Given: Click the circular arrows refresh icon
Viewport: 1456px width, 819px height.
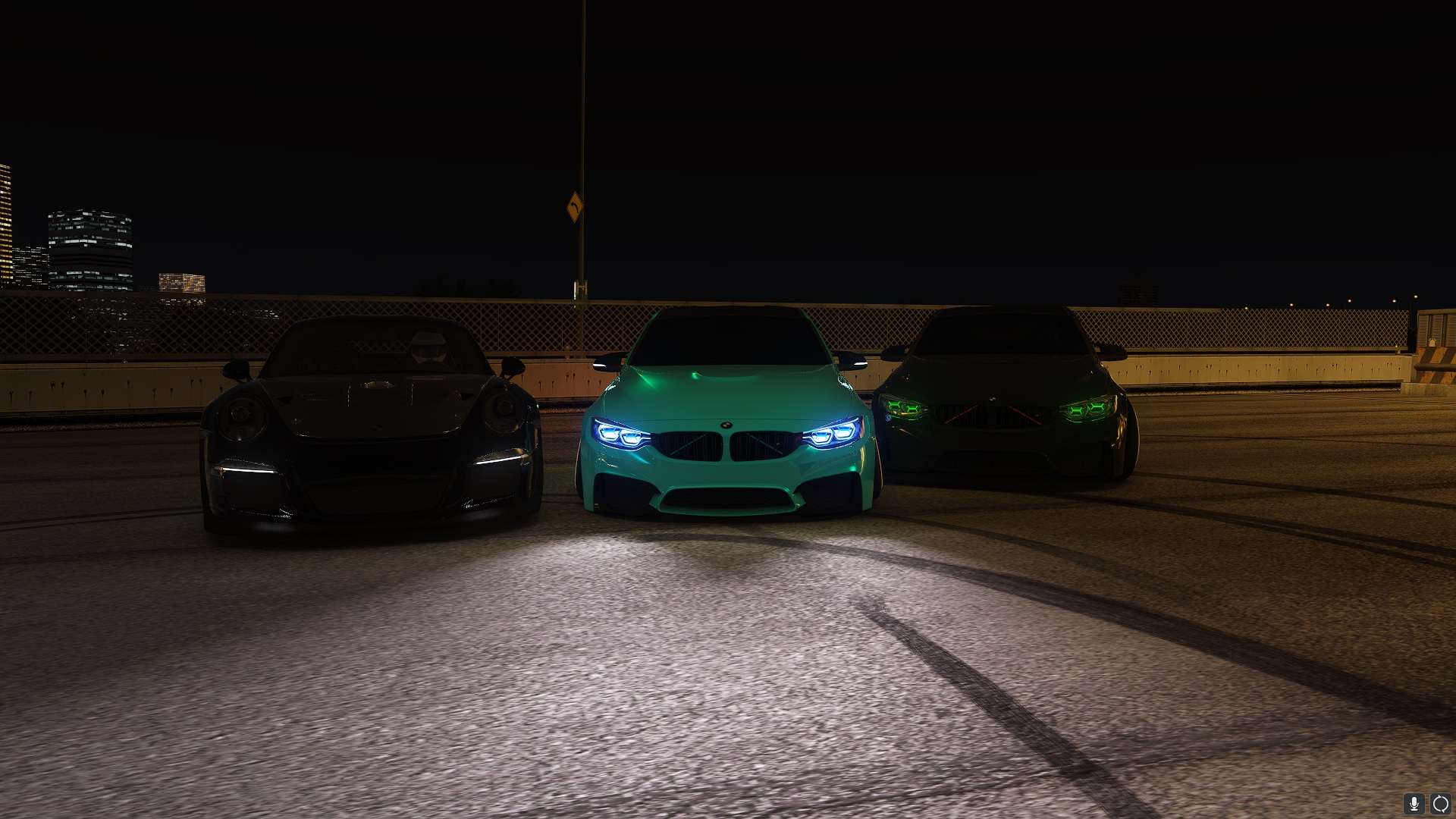Looking at the screenshot, I should click(x=1440, y=803).
